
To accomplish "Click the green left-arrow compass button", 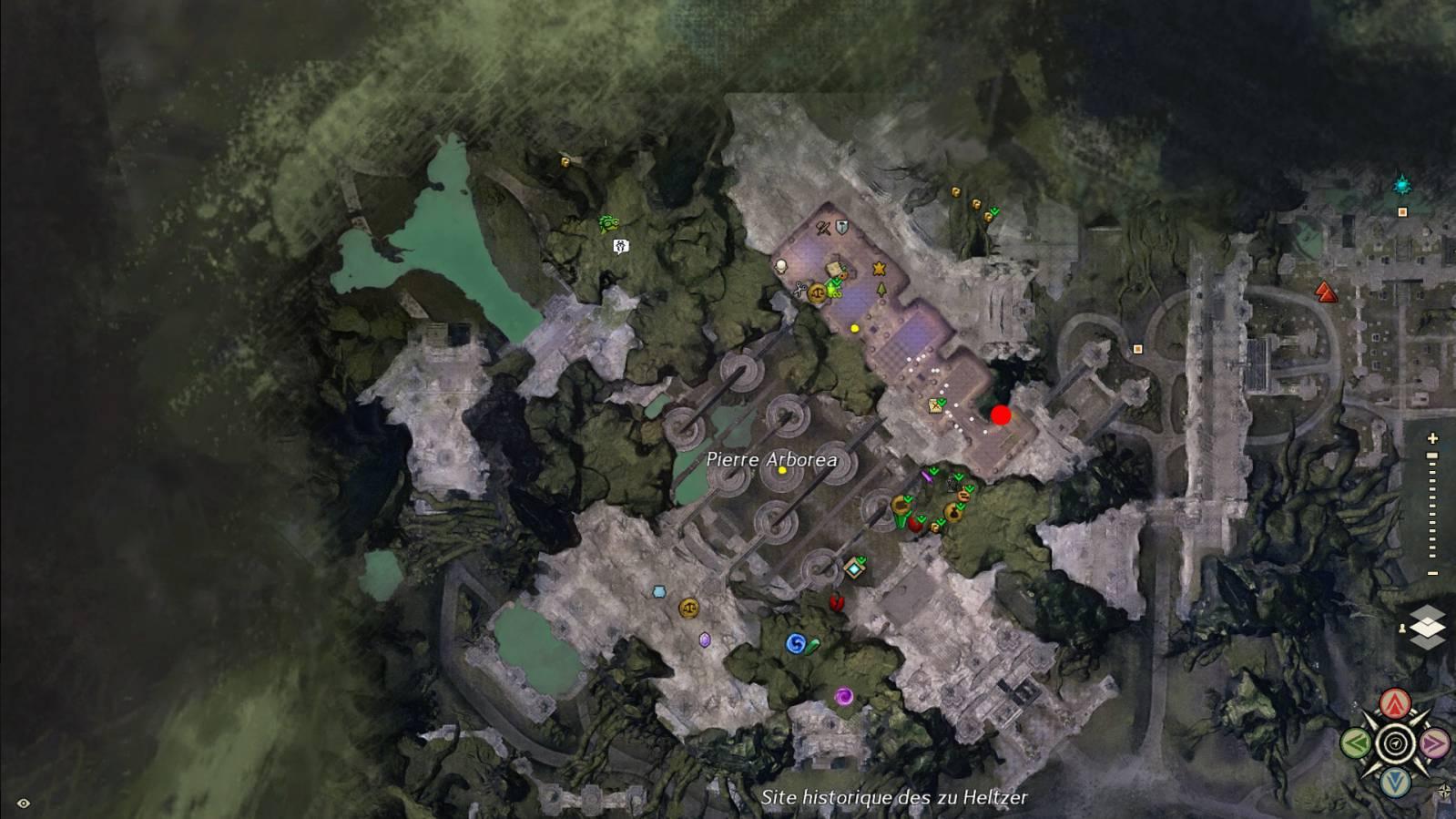I will pos(1356,742).
